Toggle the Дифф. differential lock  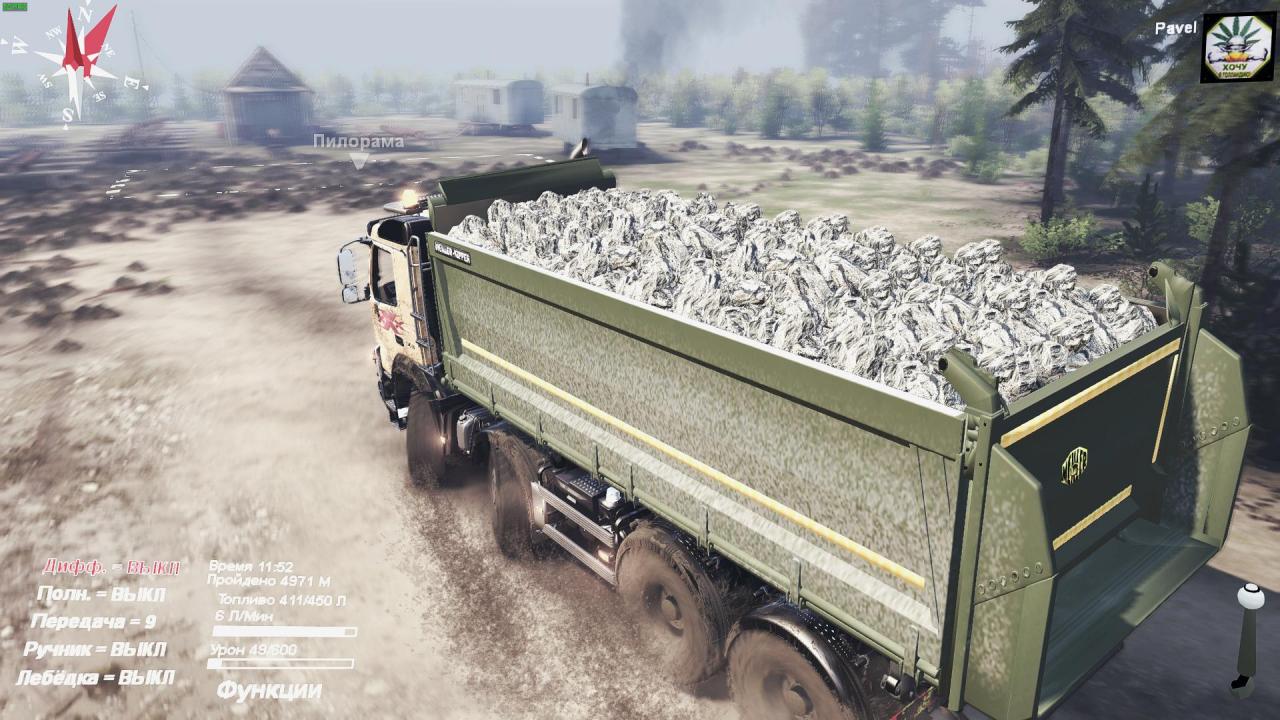tap(111, 567)
